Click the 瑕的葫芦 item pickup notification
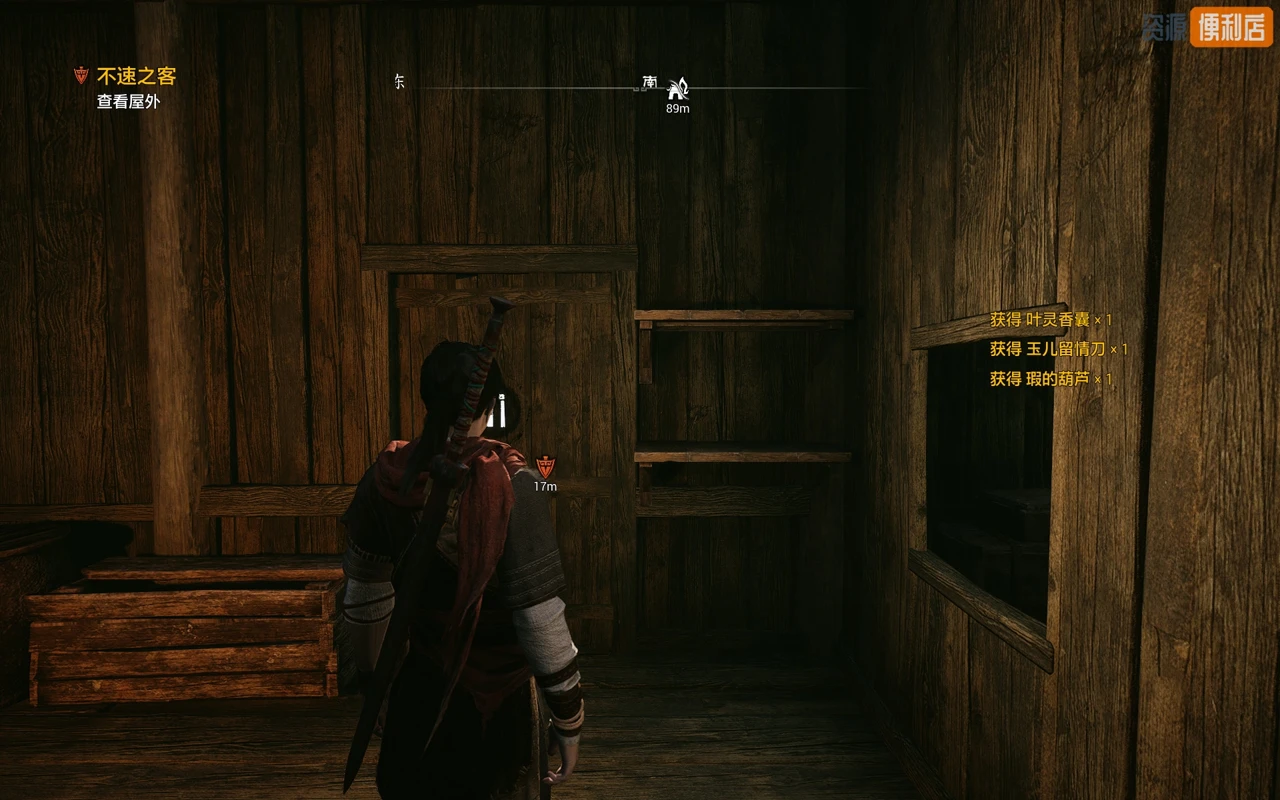The image size is (1280, 800). click(1050, 379)
